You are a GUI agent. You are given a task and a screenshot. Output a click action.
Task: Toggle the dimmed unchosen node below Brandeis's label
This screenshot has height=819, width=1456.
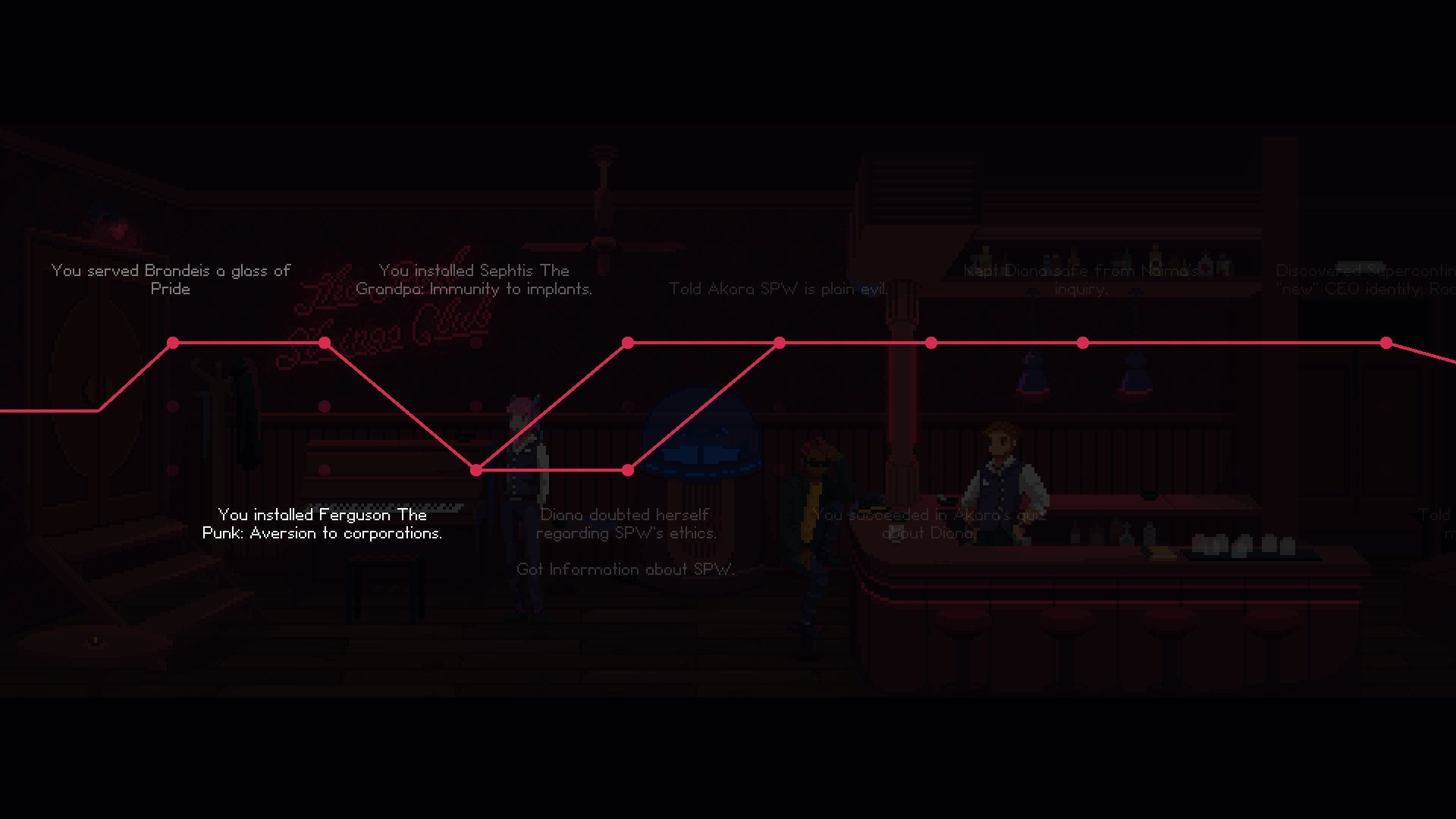173,406
